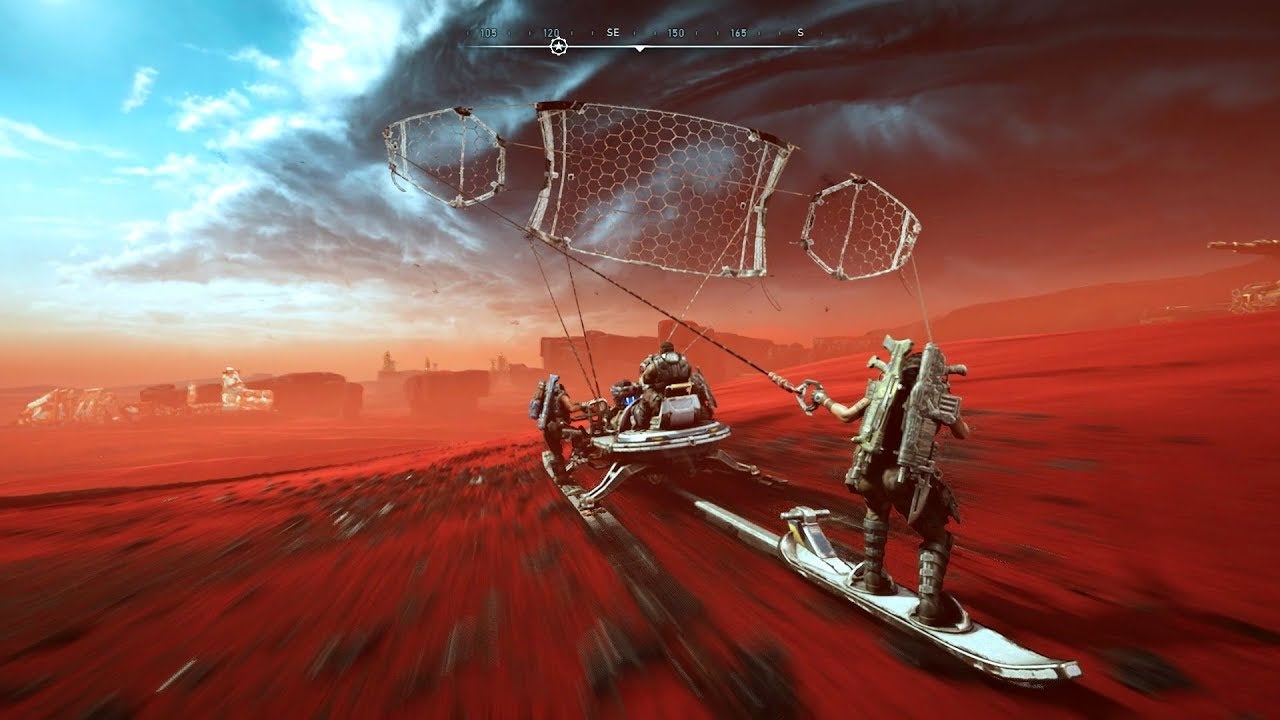Click the tick mark left of 105
Image resolution: width=1280 pixels, height=720 pixels.
click(x=467, y=32)
